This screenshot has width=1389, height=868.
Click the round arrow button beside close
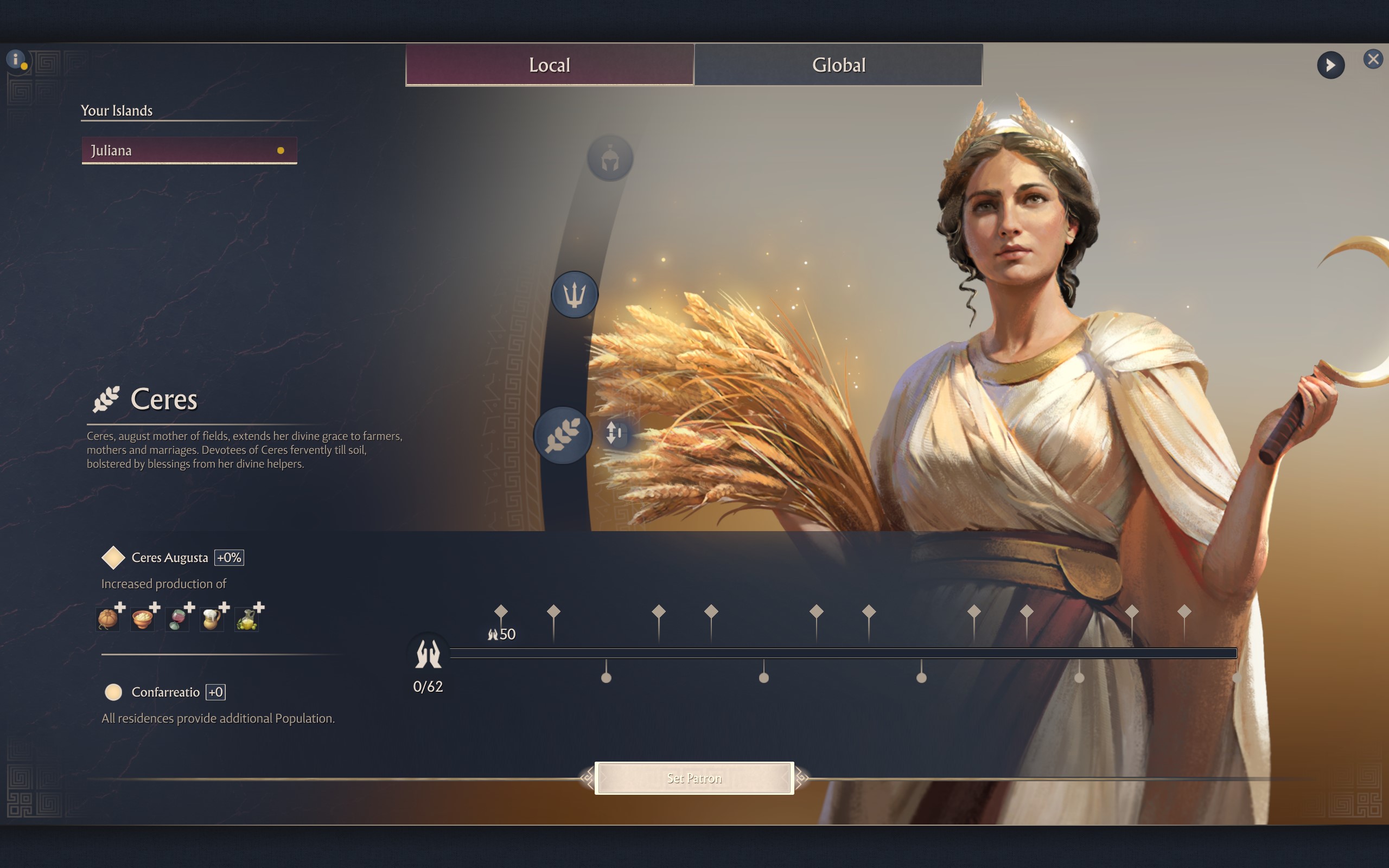[x=1330, y=66]
